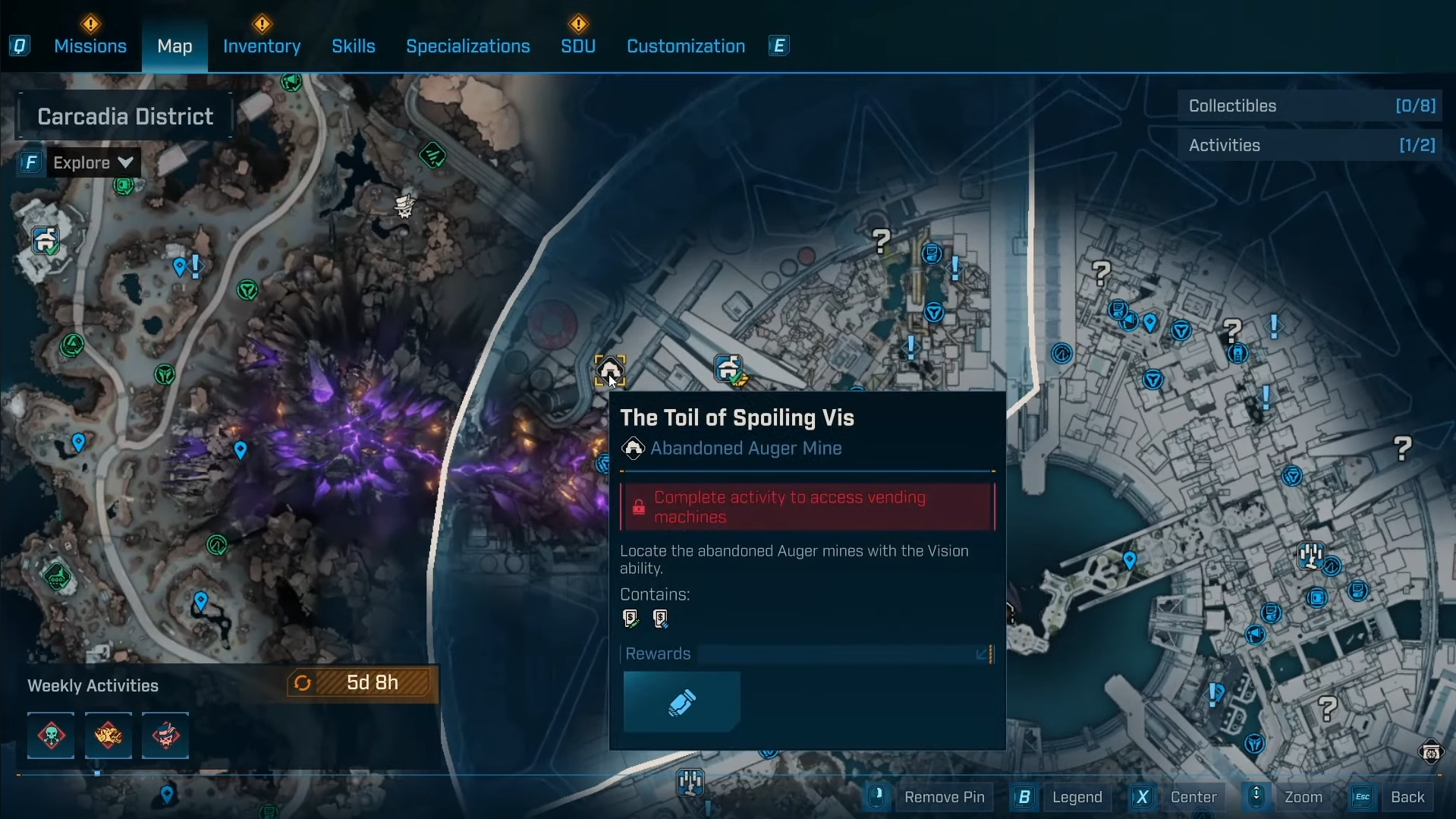Open the Specializations tab
Image resolution: width=1456 pixels, height=819 pixels.
pos(468,46)
